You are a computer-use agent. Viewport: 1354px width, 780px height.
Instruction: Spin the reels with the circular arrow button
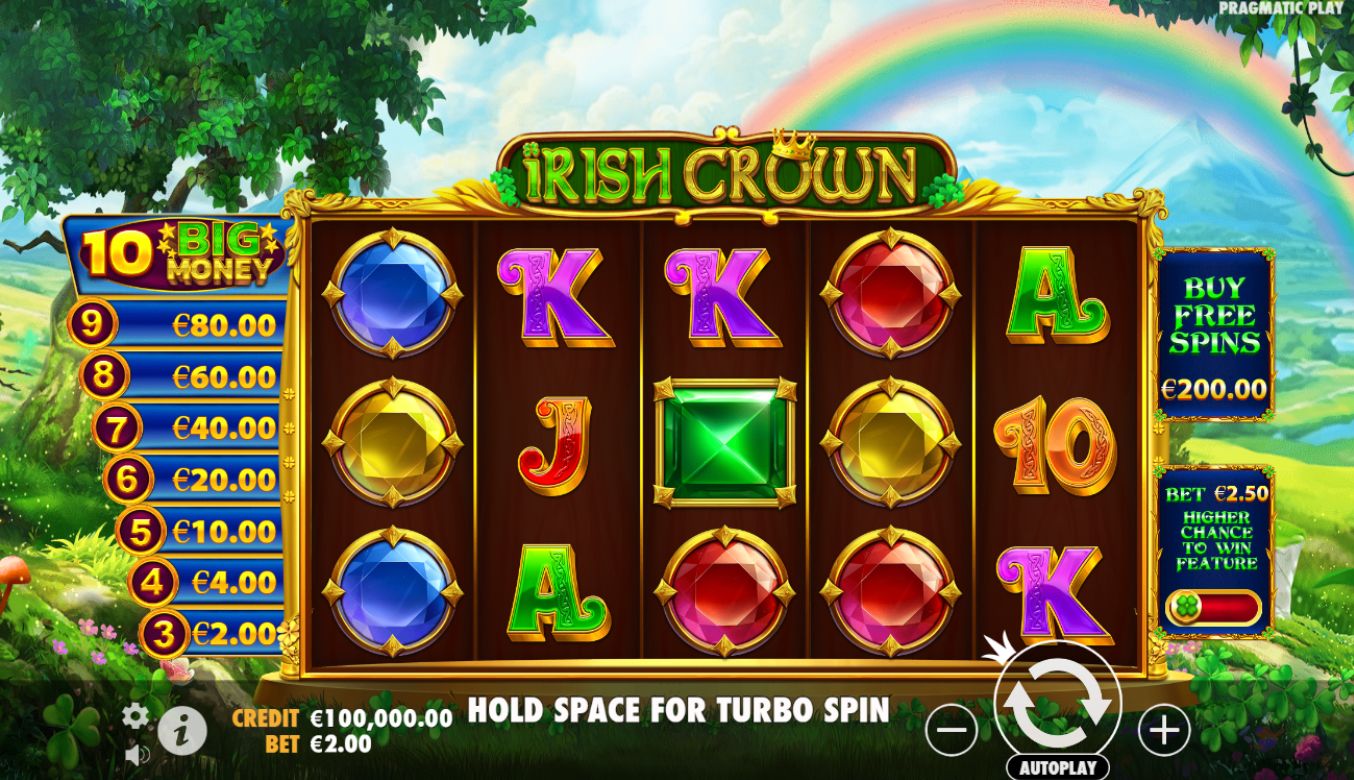point(1058,704)
